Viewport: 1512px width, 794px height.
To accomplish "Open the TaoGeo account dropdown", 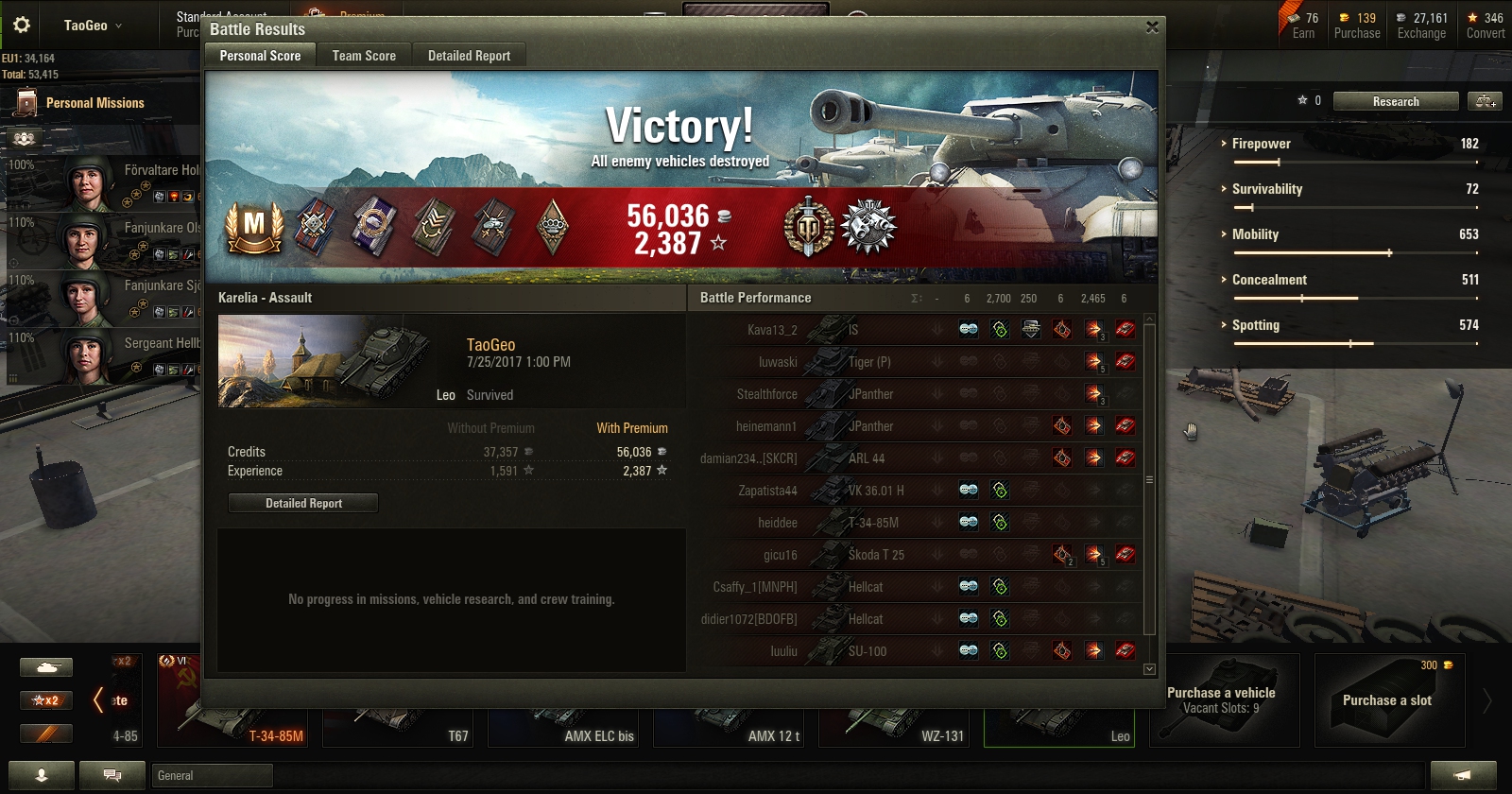I will pyautogui.click(x=93, y=26).
